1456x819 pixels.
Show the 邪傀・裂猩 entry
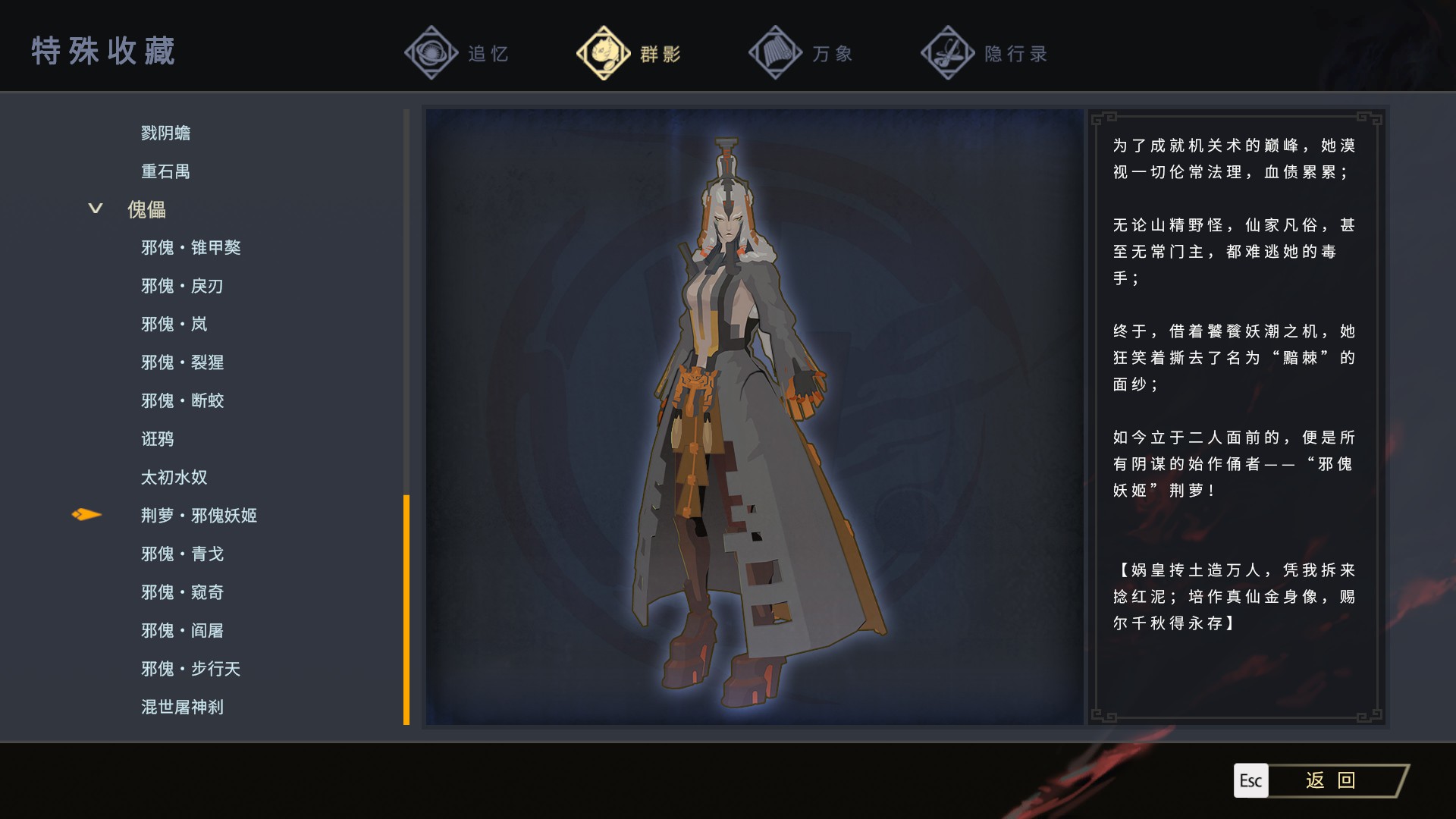tap(182, 362)
